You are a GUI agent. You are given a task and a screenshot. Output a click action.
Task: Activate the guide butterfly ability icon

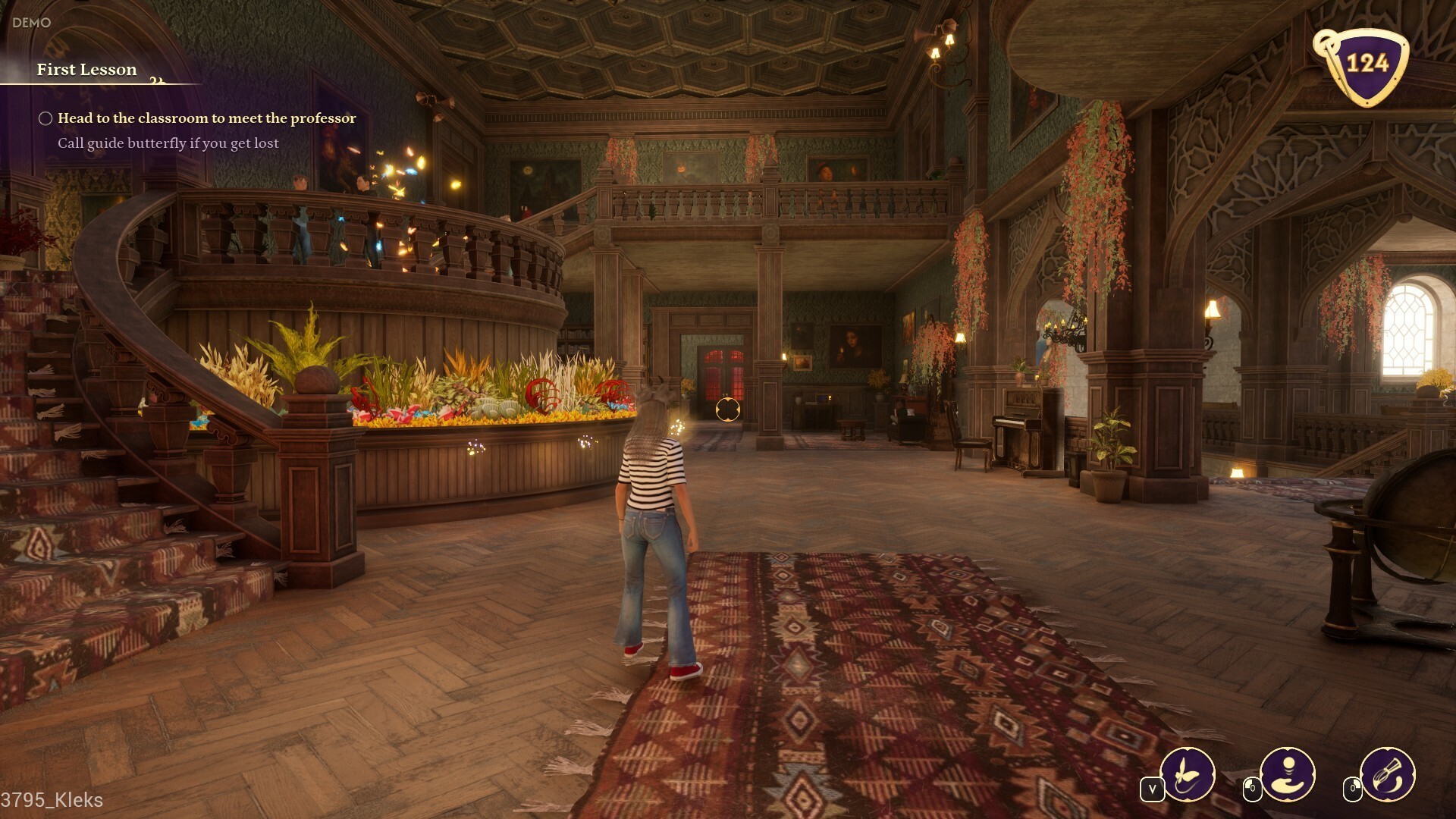(1188, 774)
